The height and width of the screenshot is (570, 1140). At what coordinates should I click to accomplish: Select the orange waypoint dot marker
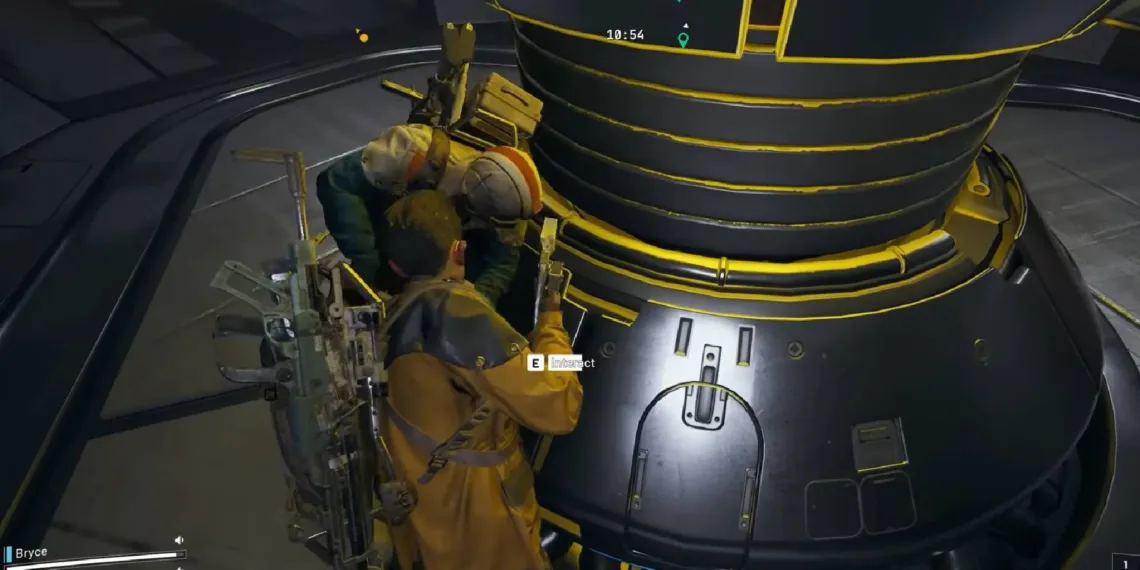coord(363,38)
